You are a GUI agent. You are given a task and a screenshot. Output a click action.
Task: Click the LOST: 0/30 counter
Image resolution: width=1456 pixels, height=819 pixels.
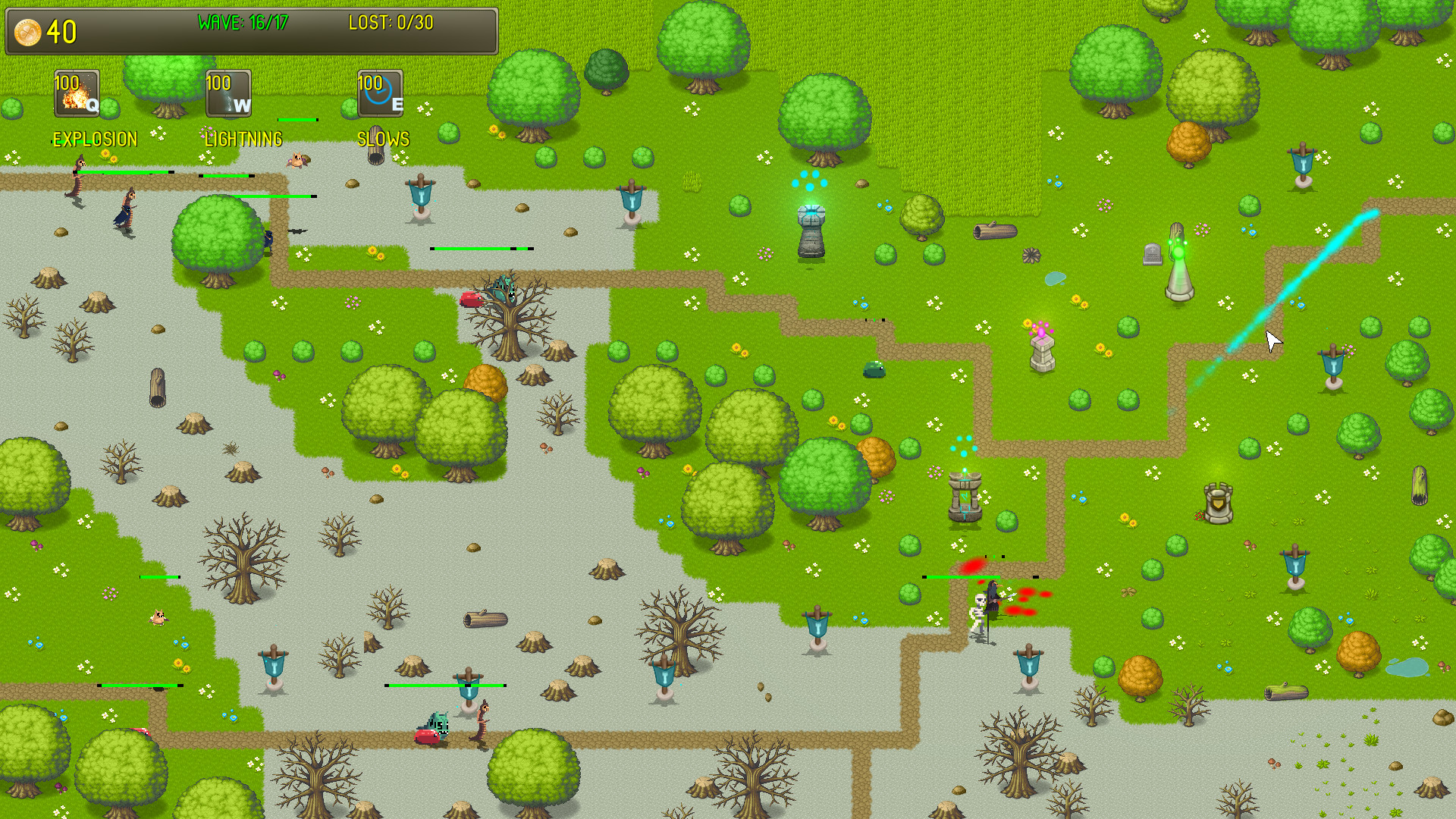click(391, 23)
